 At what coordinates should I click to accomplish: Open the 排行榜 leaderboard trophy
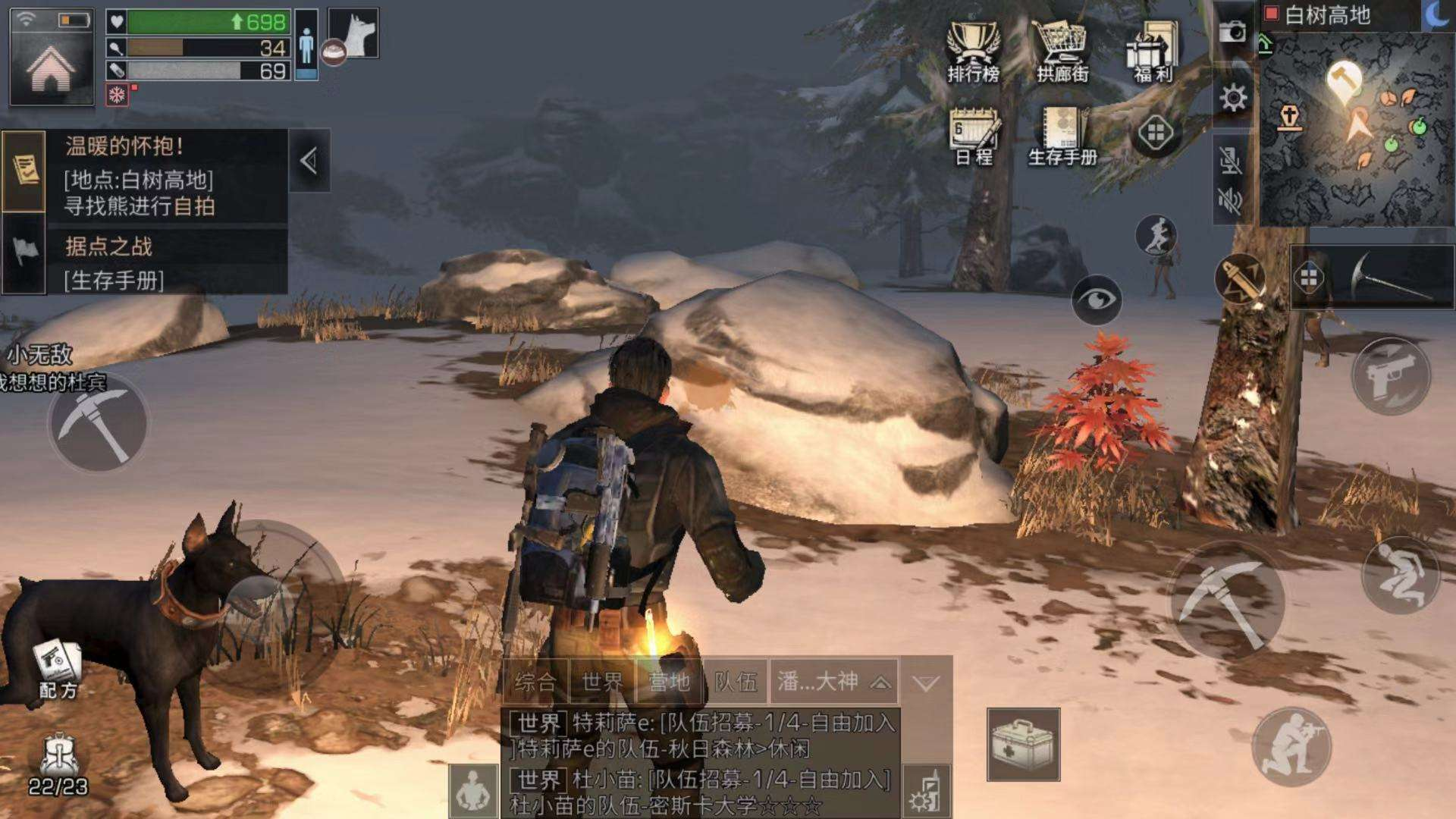[x=974, y=50]
